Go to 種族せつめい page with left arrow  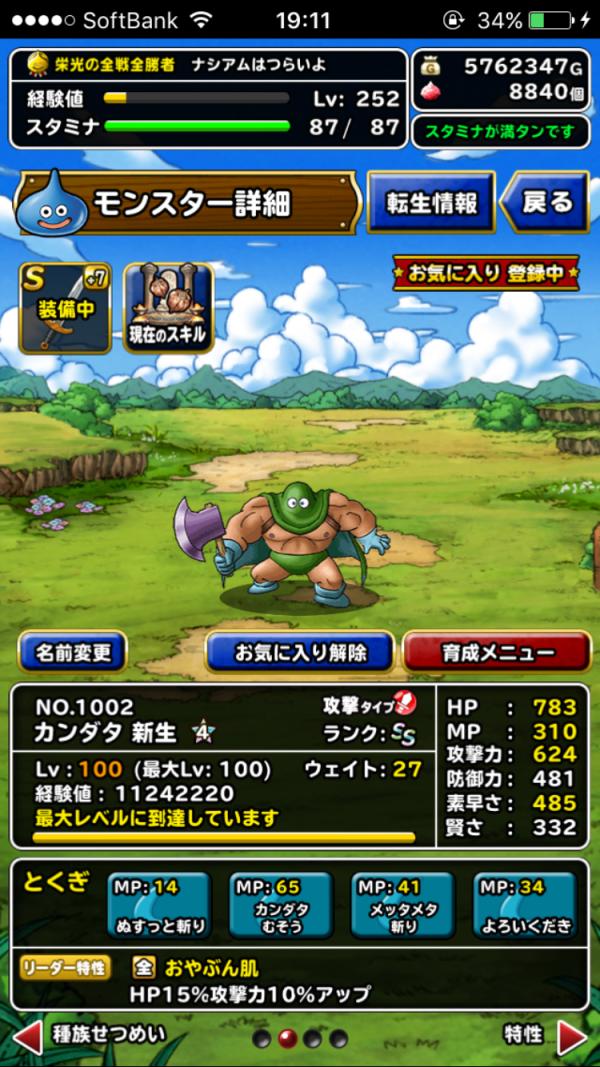[30, 1036]
